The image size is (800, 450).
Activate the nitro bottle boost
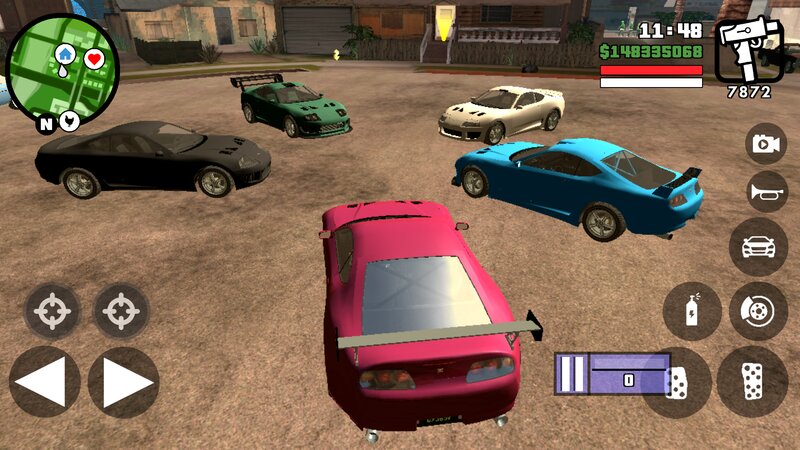pos(692,311)
